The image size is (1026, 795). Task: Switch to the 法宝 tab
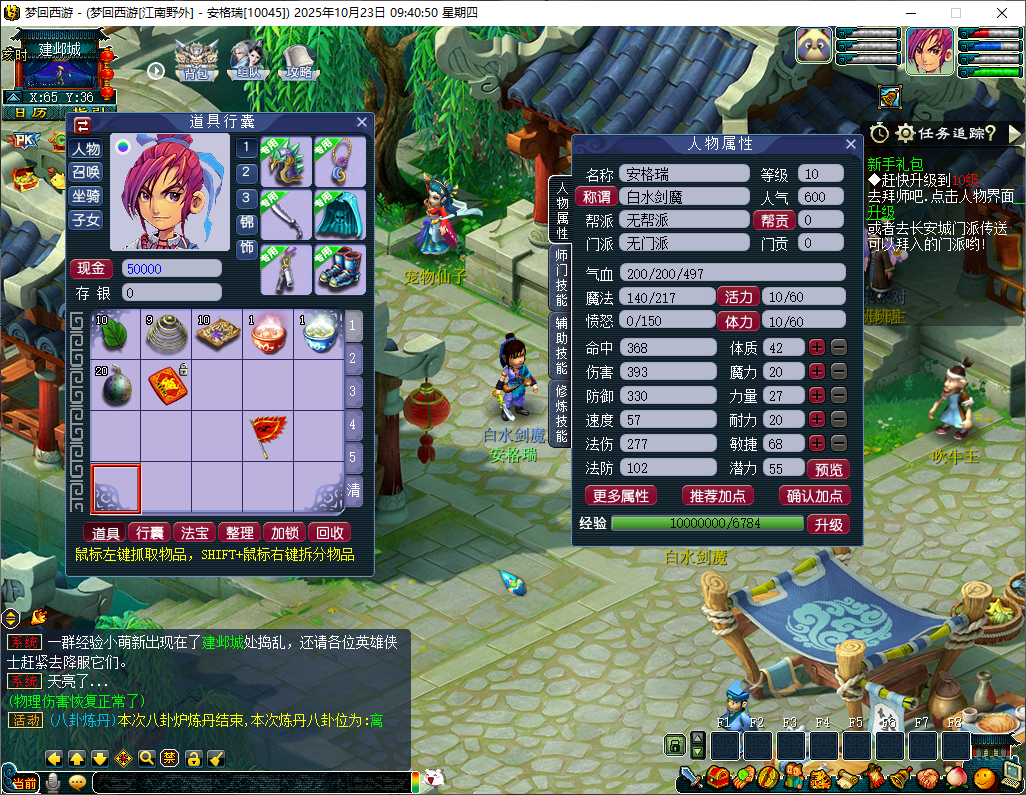pos(195,533)
